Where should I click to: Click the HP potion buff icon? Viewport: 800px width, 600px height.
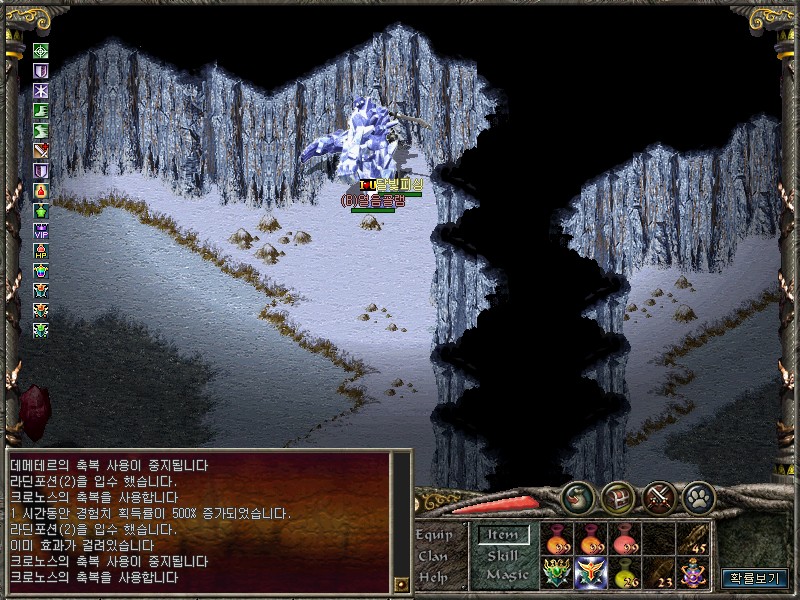(x=41, y=250)
